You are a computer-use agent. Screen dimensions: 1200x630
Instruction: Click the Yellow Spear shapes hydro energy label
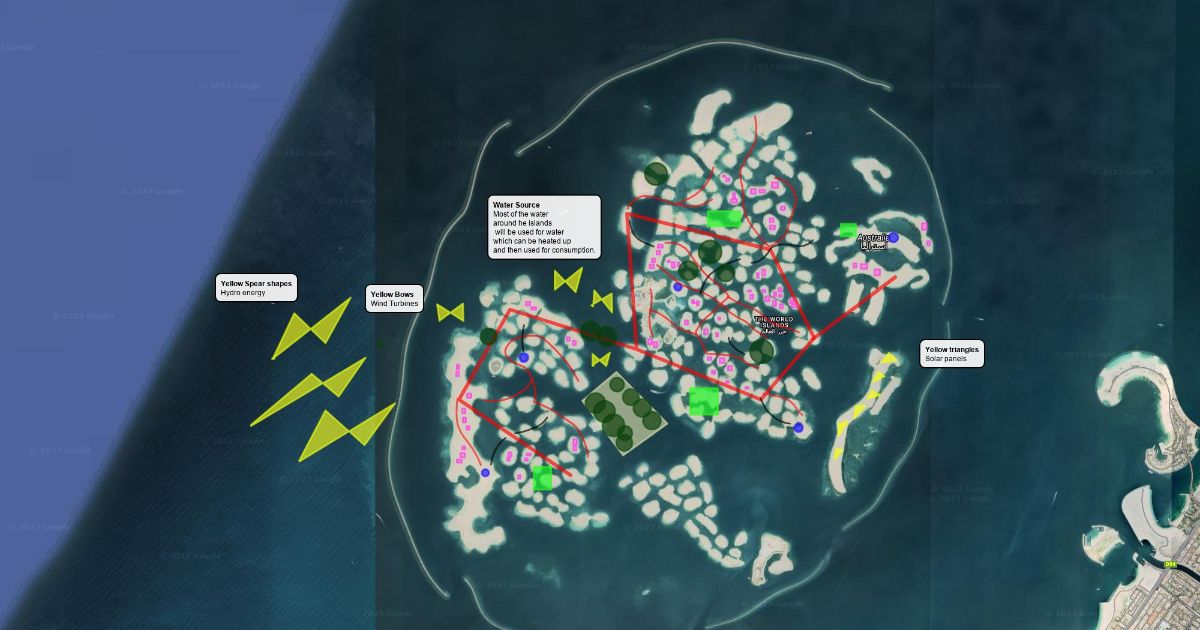click(x=257, y=288)
